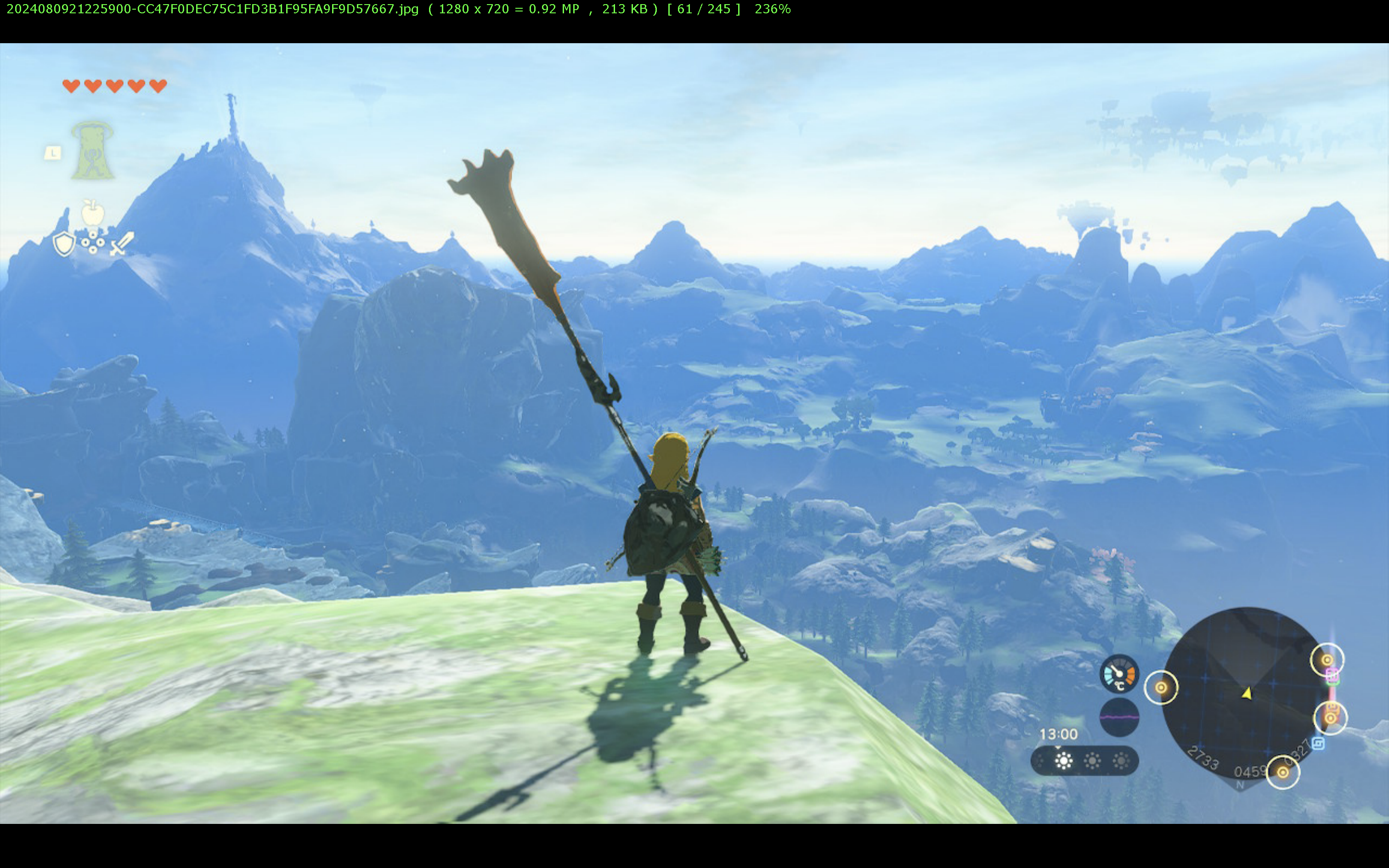Select the apple quick-item icon
This screenshot has height=868, width=1389.
click(93, 213)
